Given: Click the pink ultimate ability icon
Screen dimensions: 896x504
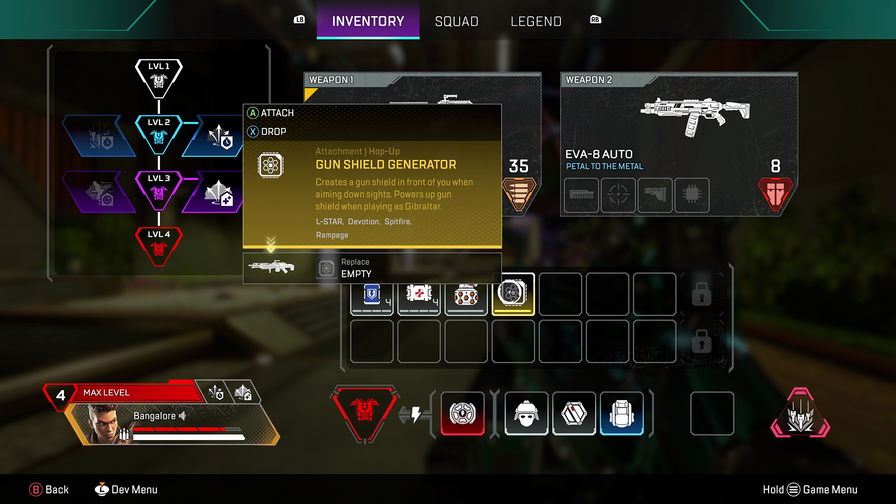Looking at the screenshot, I should click(x=799, y=414).
